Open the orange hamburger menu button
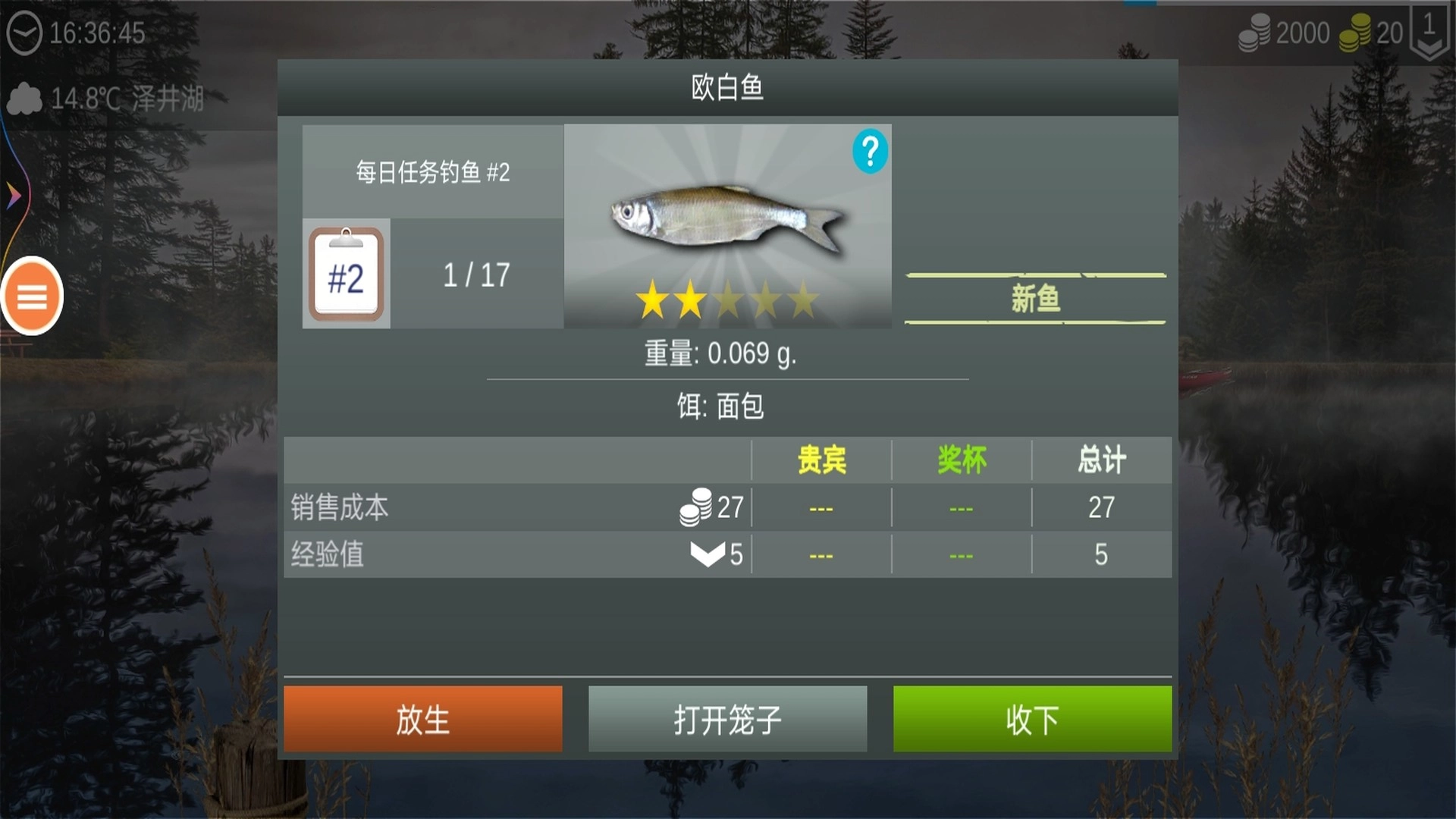The image size is (1456, 819). point(31,297)
